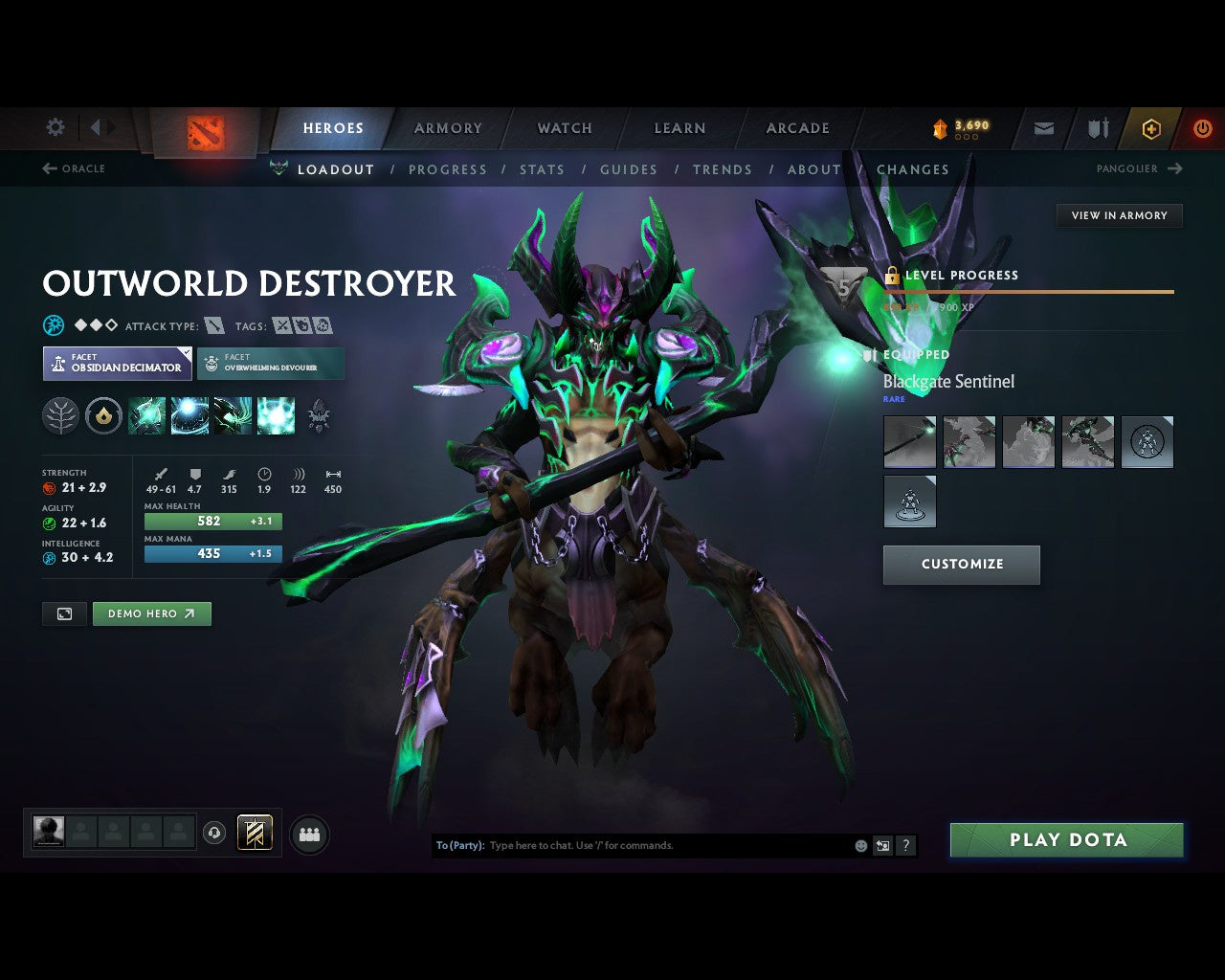Open the Watch menu item
This screenshot has height=980, width=1225.
tap(564, 128)
